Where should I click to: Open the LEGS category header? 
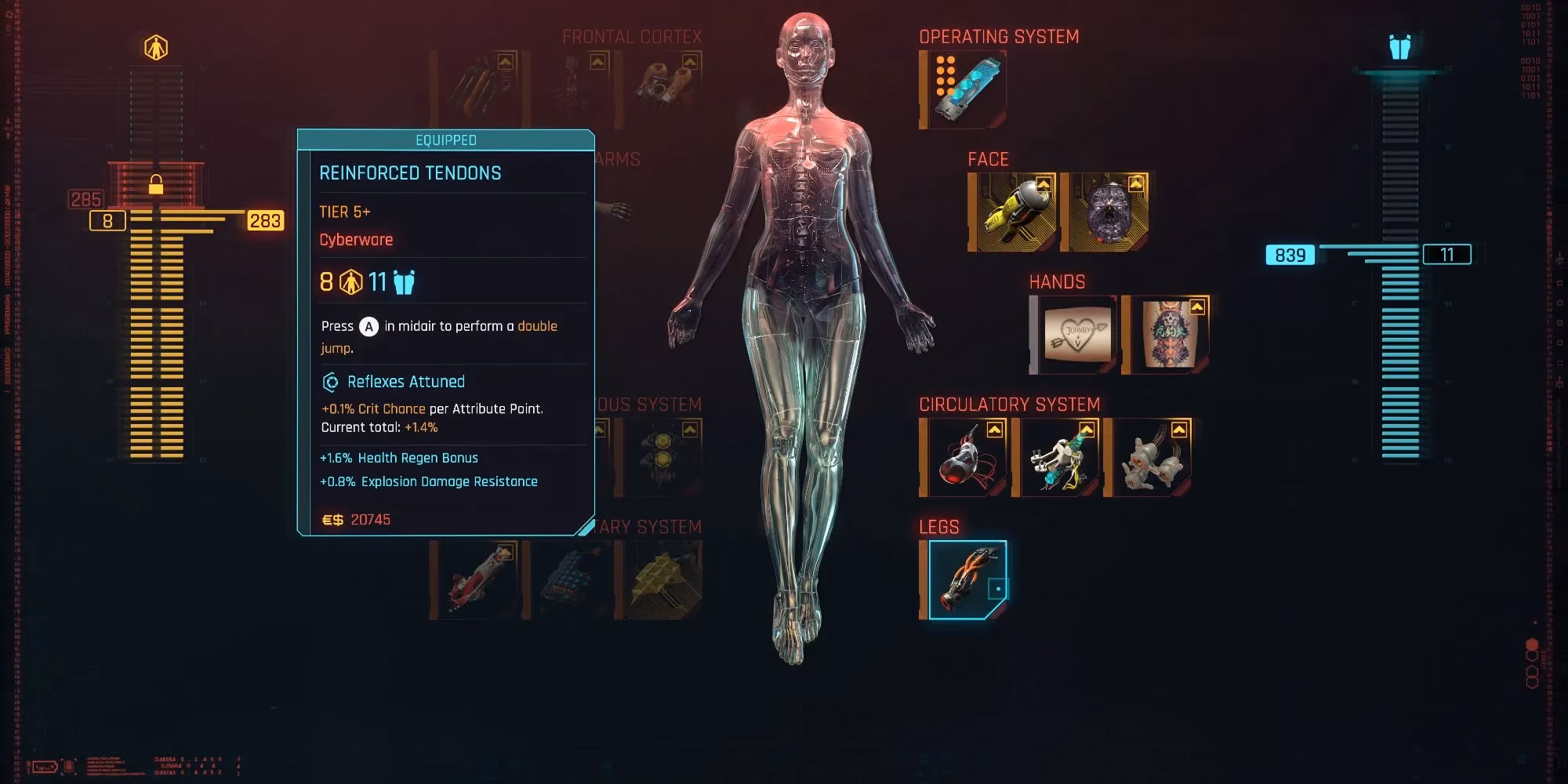coord(938,528)
